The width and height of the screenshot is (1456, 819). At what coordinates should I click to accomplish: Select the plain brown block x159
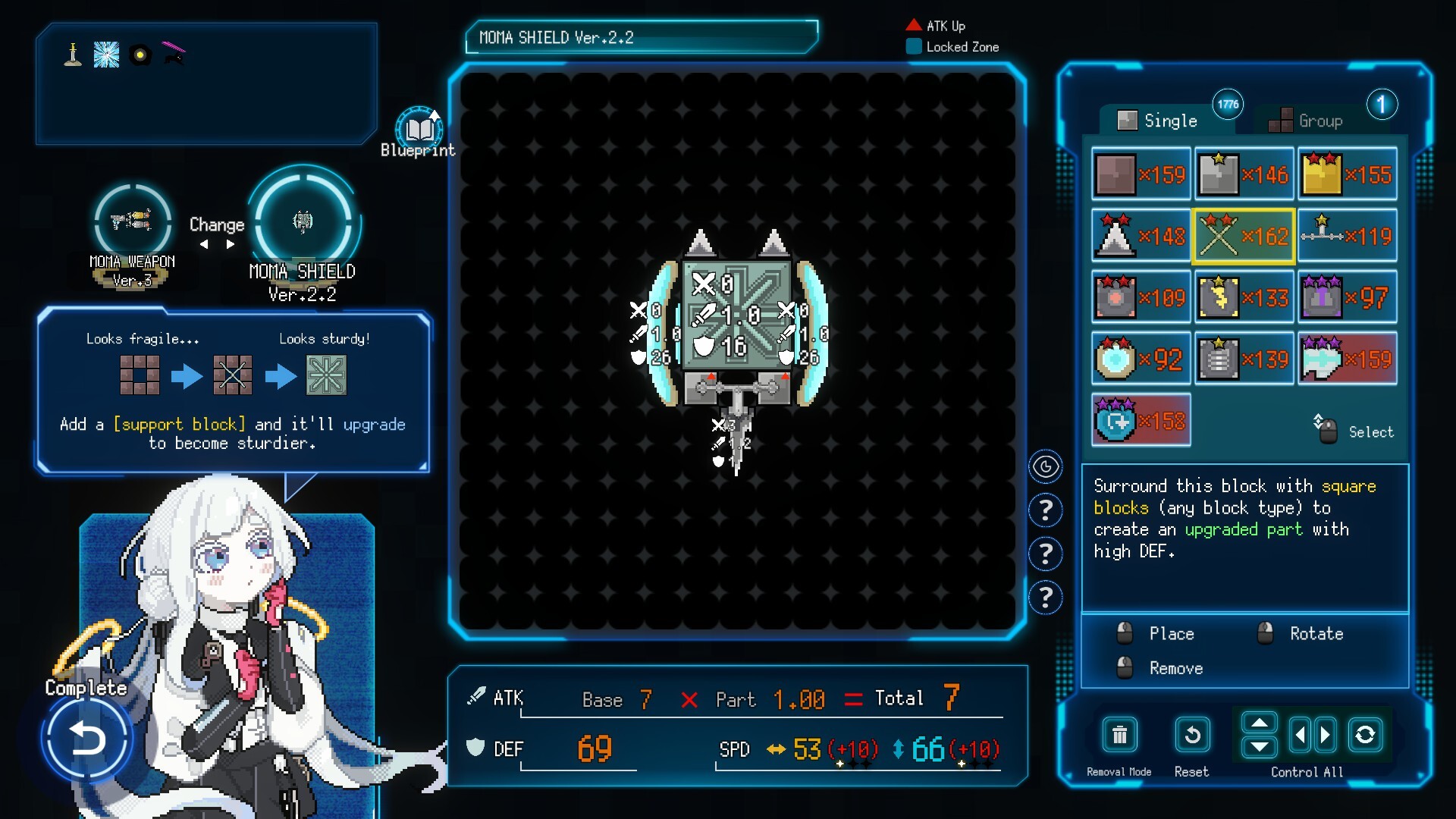tap(1141, 175)
